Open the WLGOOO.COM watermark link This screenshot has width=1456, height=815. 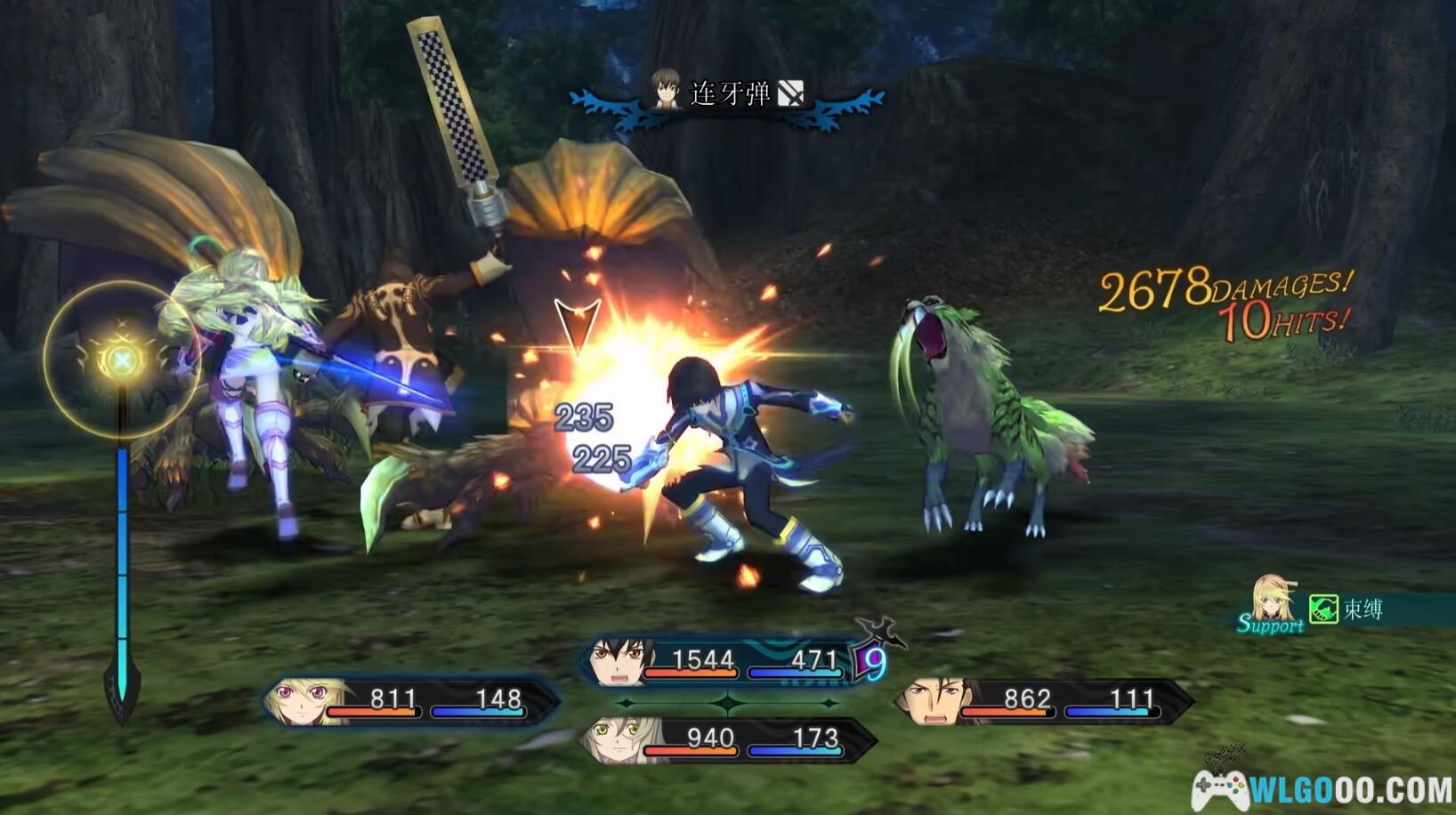[1323, 788]
